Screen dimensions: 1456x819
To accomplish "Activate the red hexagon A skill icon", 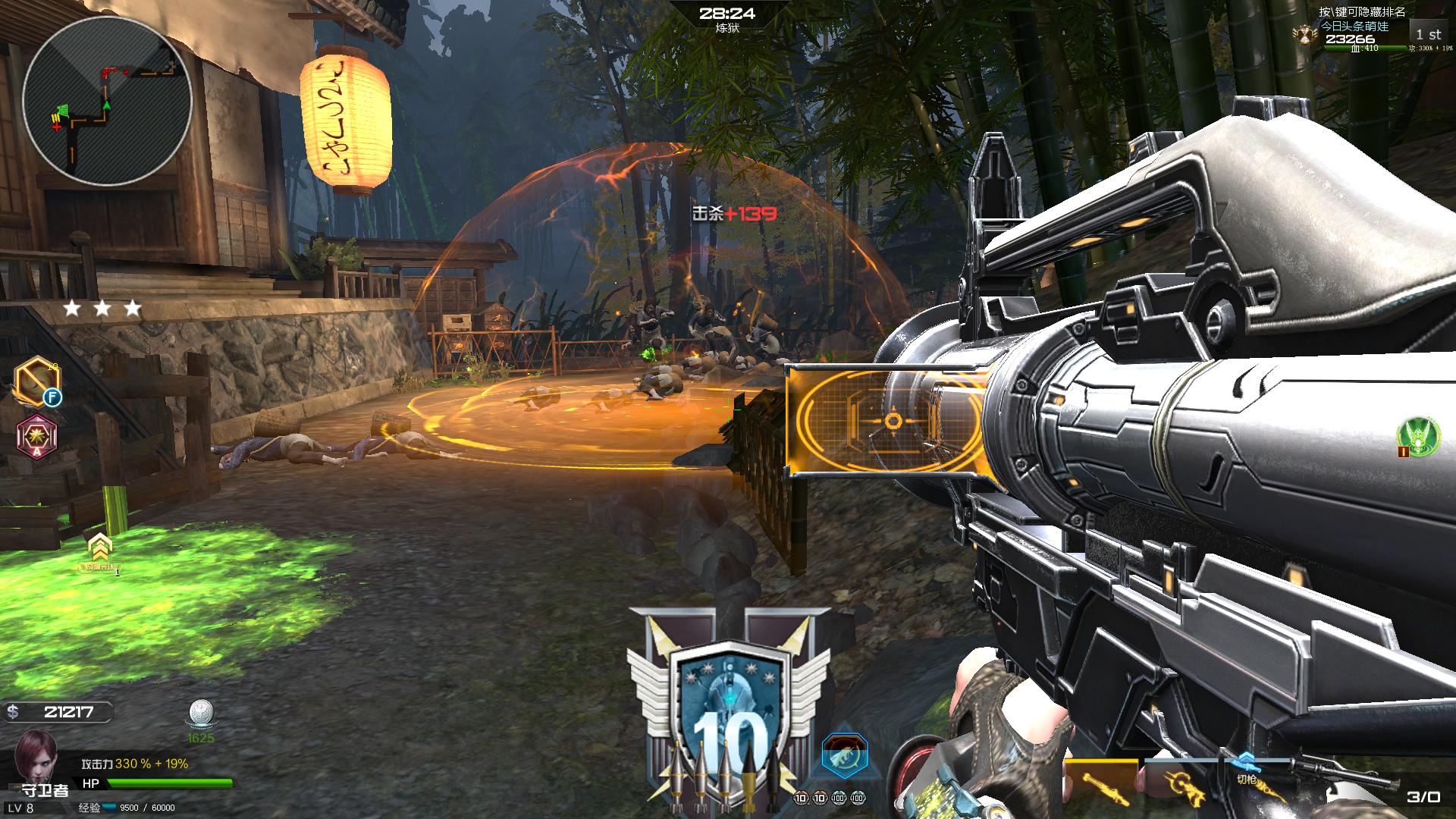I will pyautogui.click(x=36, y=438).
